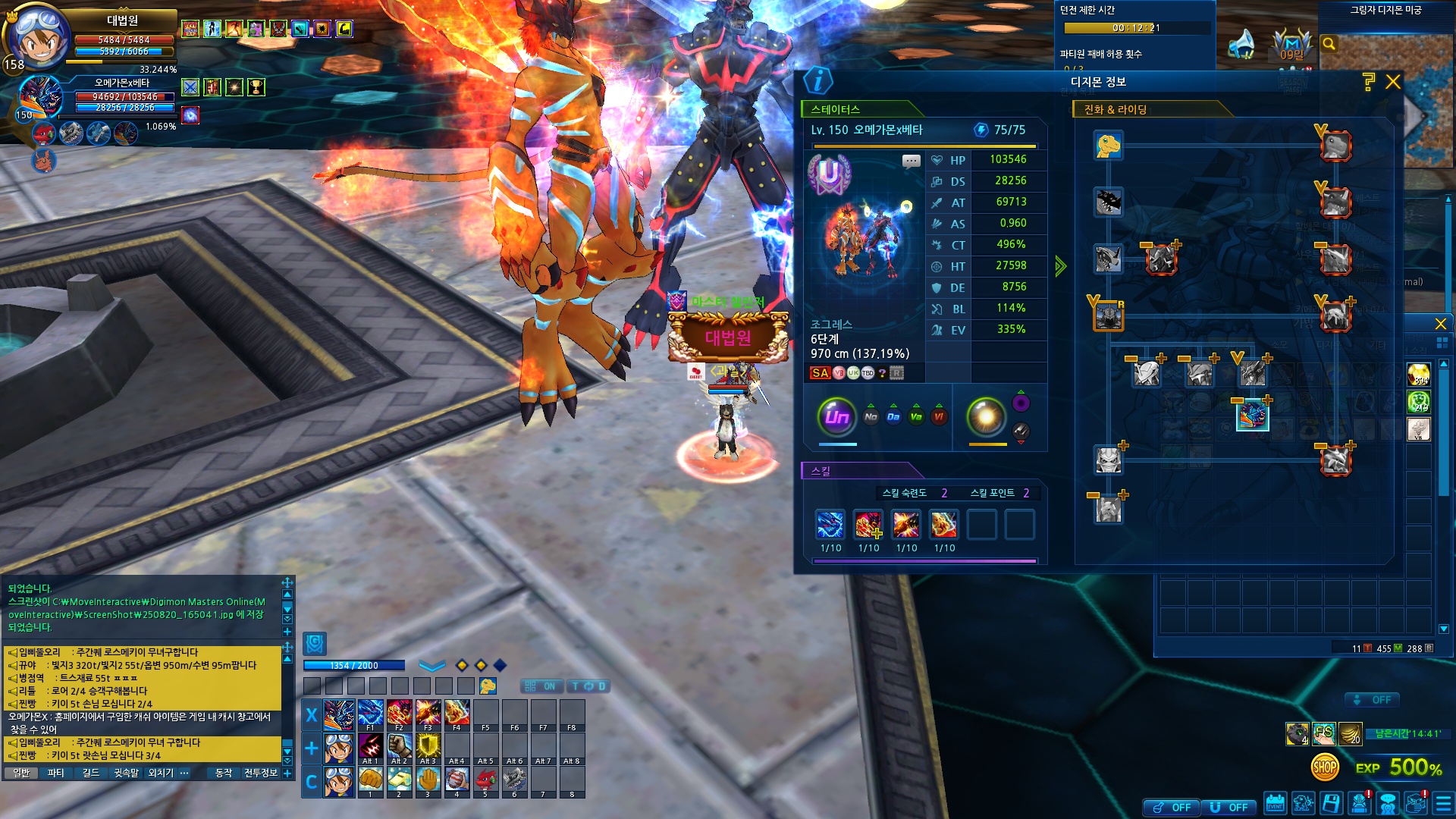1456x819 pixels.
Task: Use the golden fist item in slot 1
Action: (x=370, y=780)
